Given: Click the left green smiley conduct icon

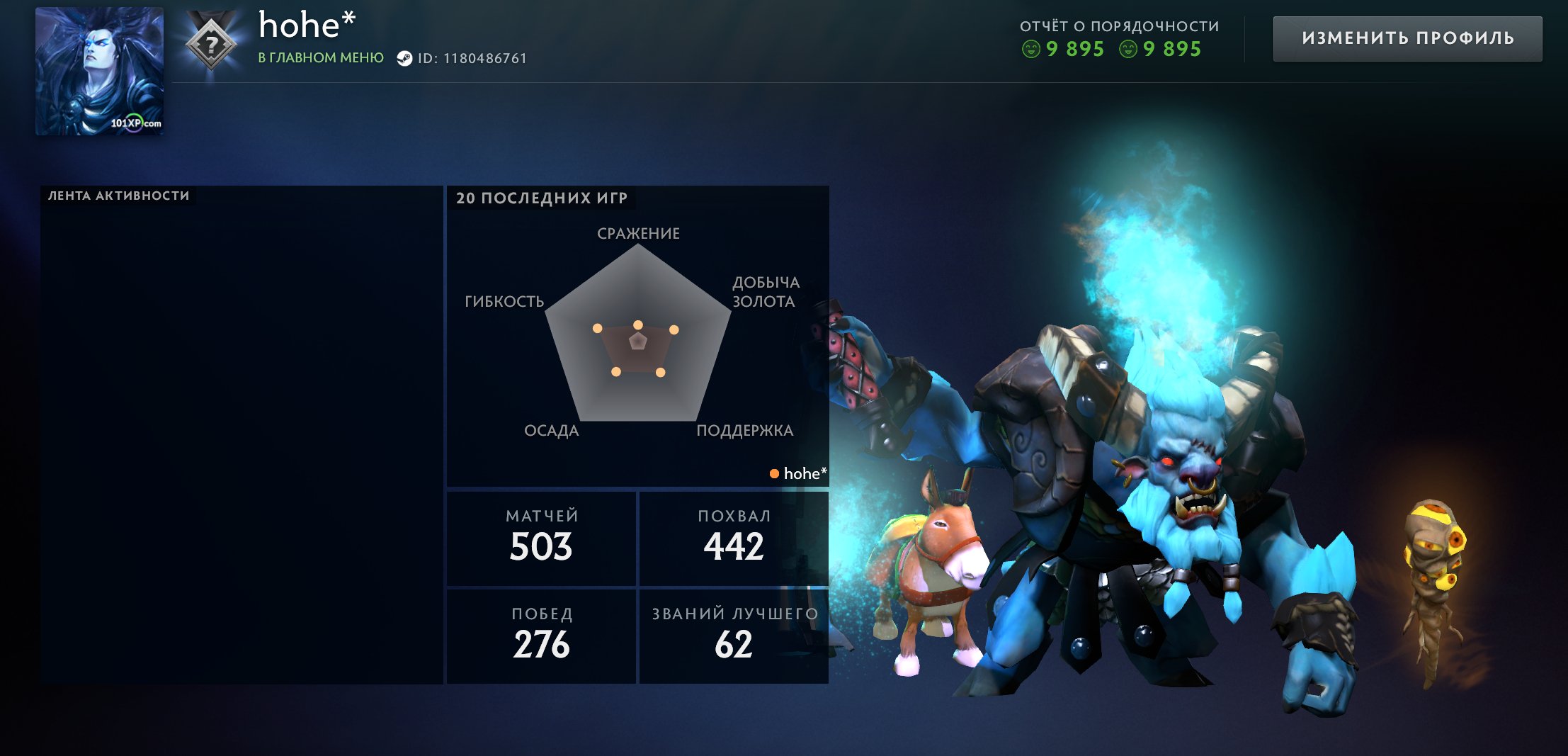Looking at the screenshot, I should (x=1030, y=50).
